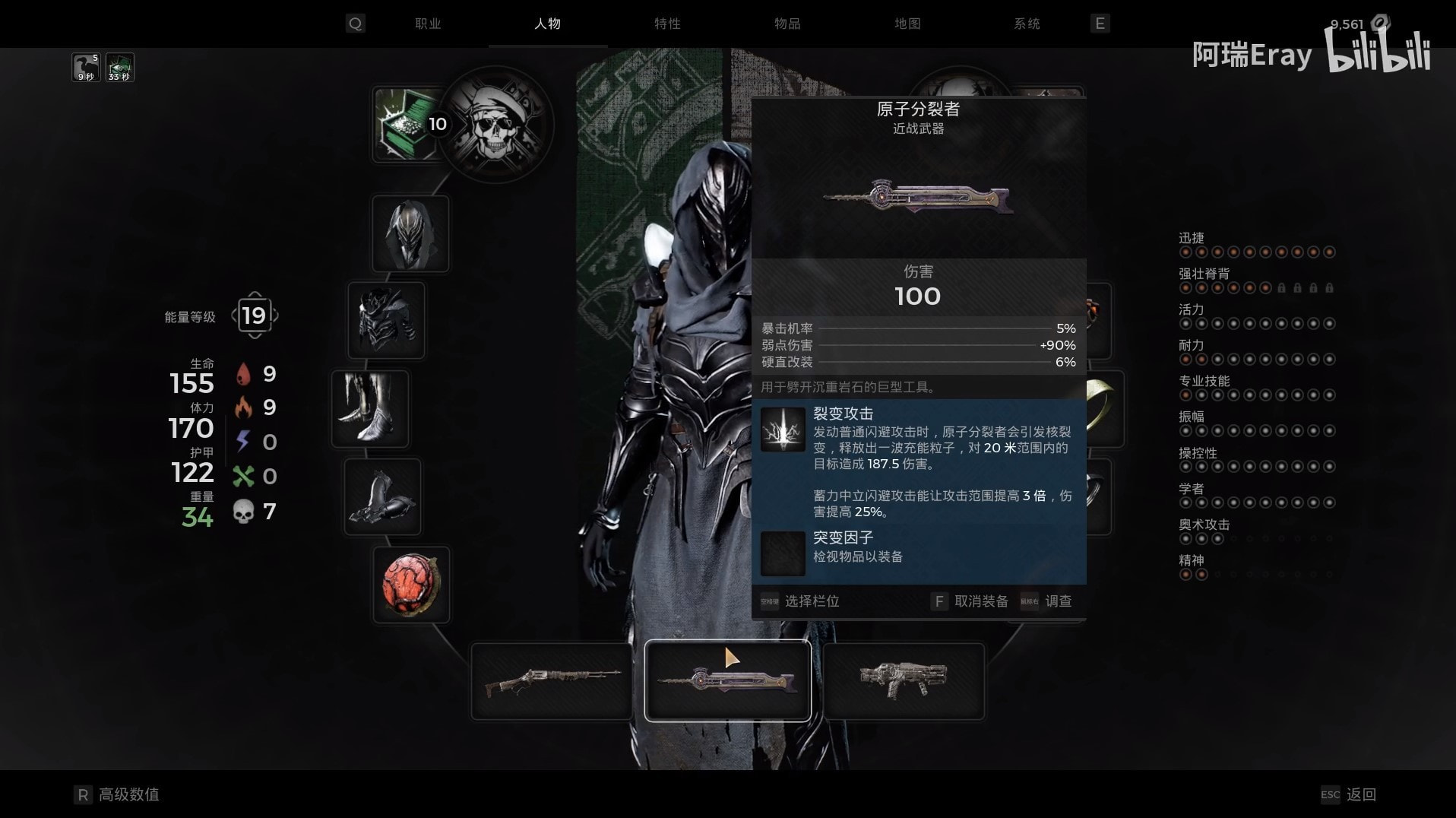The height and width of the screenshot is (818, 1456).
Task: Select the red heart relic slot
Action: (x=411, y=585)
